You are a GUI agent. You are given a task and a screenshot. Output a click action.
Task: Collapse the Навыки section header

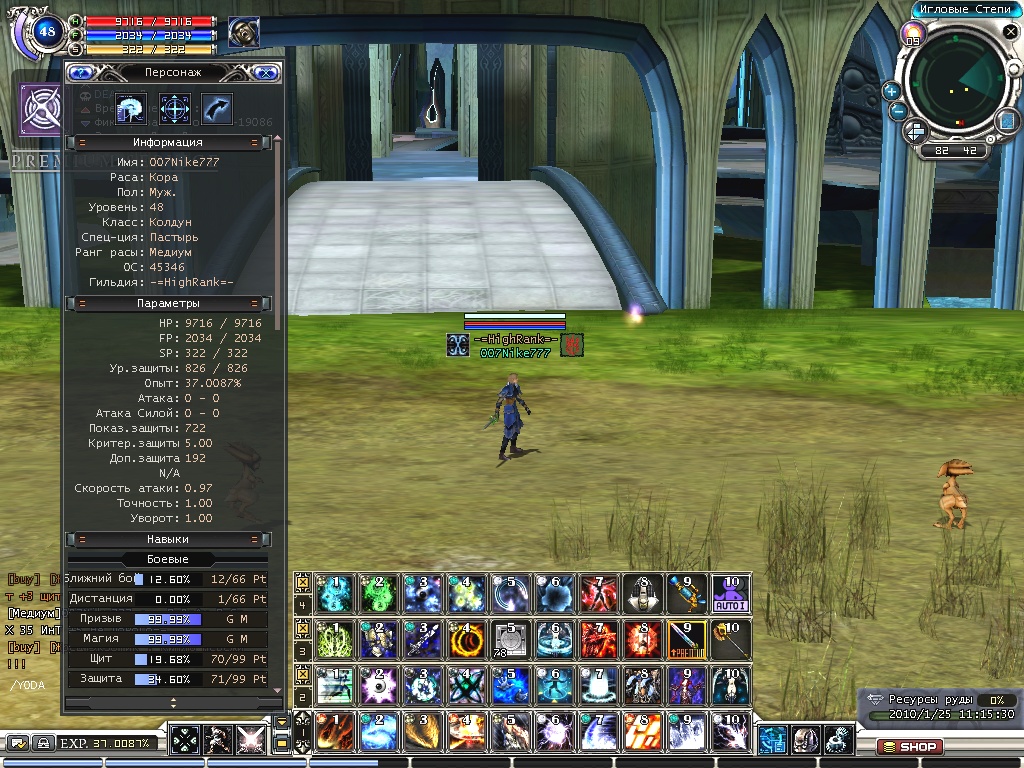tap(168, 539)
